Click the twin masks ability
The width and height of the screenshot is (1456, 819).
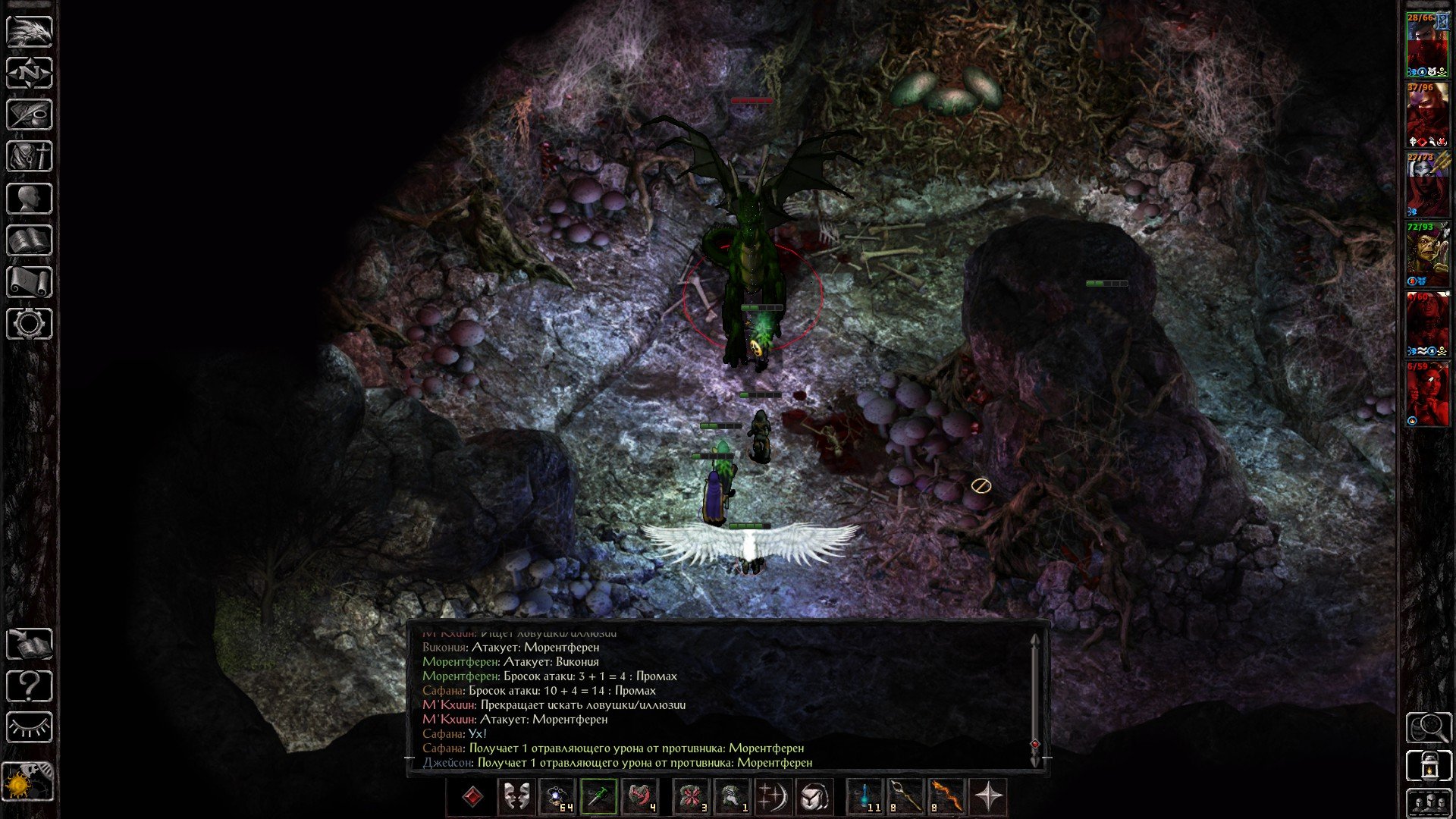point(516,797)
